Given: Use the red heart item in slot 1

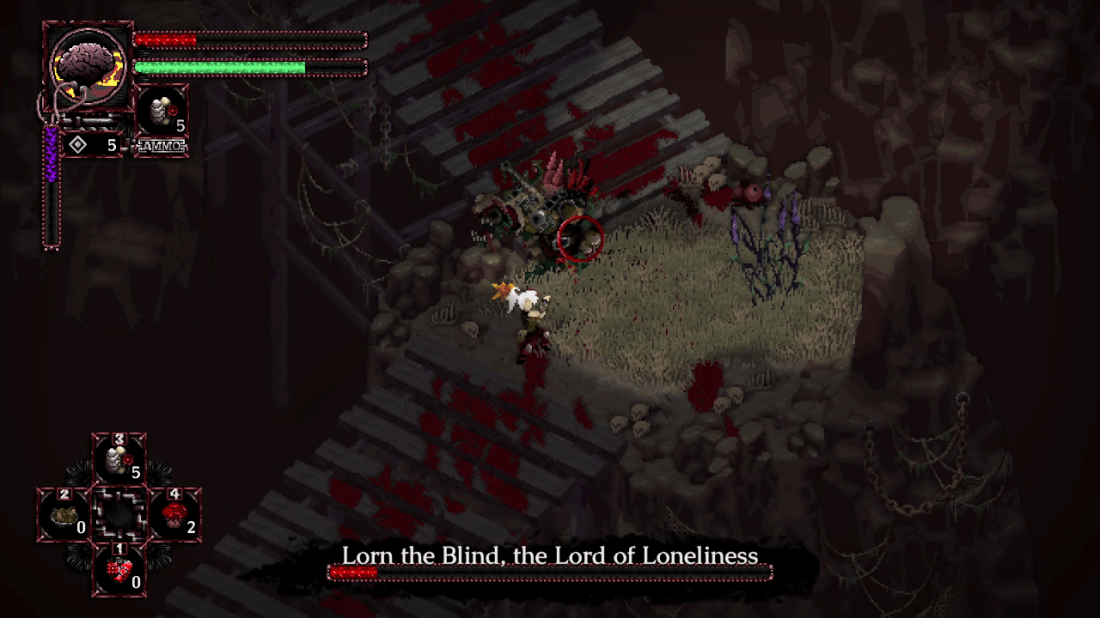Looking at the screenshot, I should [119, 569].
